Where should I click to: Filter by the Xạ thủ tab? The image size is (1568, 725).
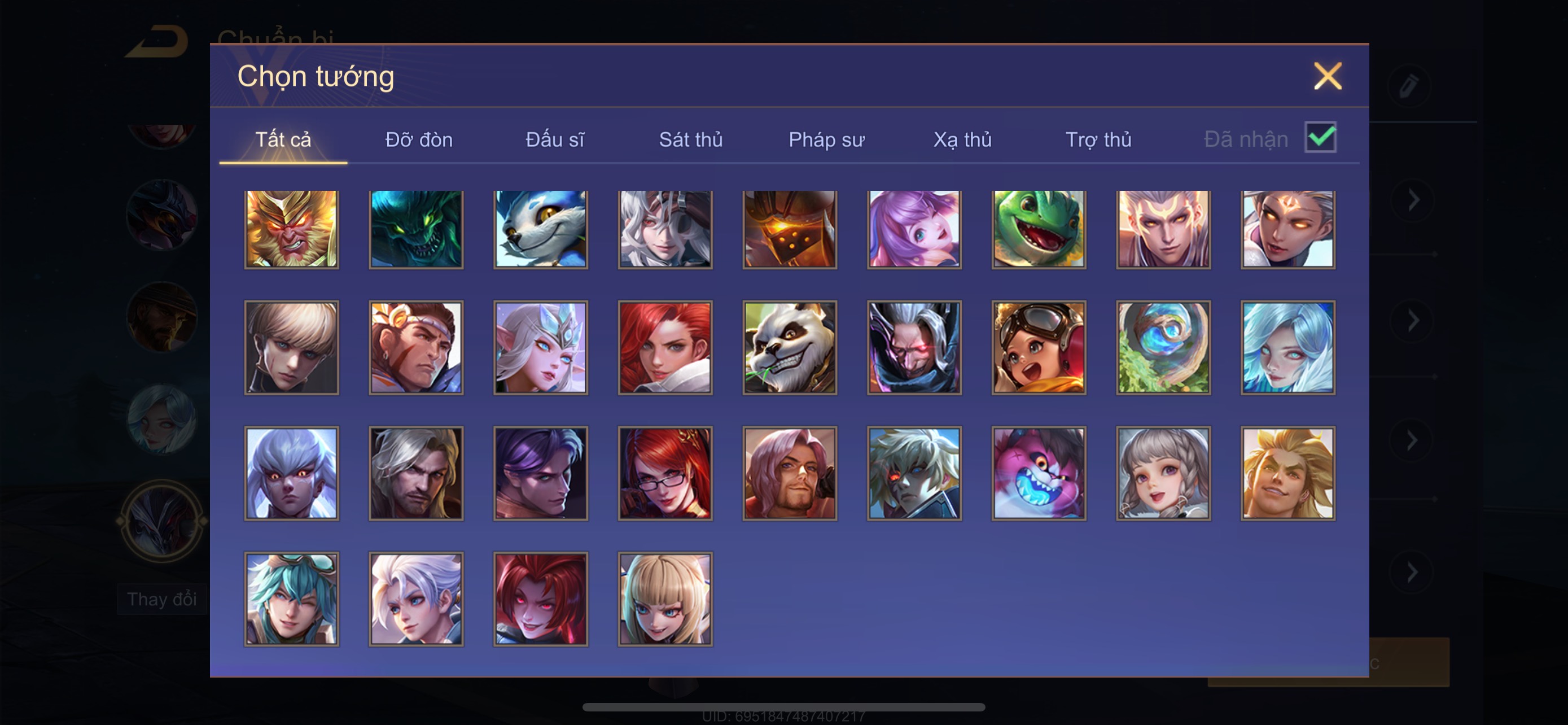pos(962,140)
